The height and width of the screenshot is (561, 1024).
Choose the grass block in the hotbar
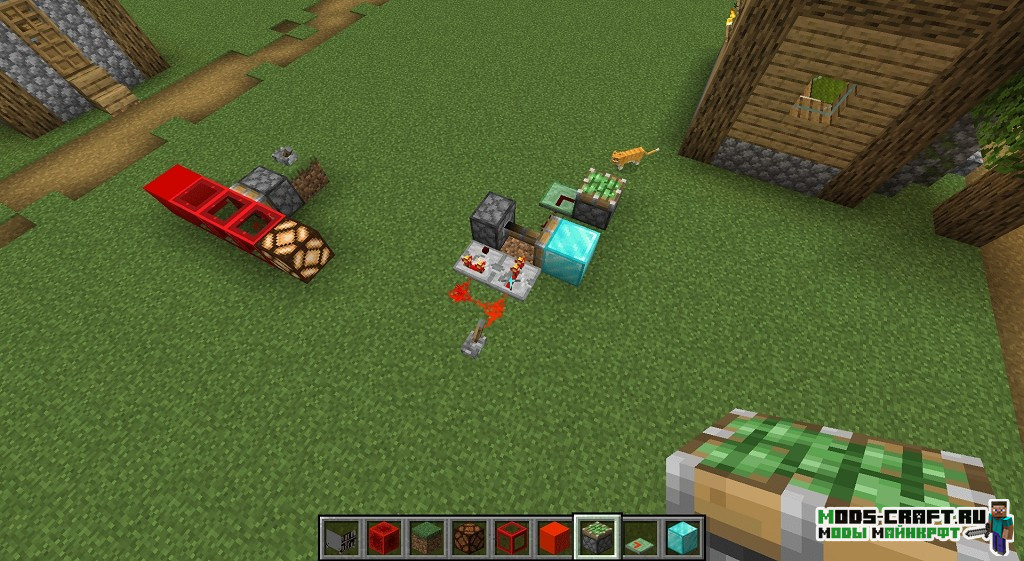[425, 537]
